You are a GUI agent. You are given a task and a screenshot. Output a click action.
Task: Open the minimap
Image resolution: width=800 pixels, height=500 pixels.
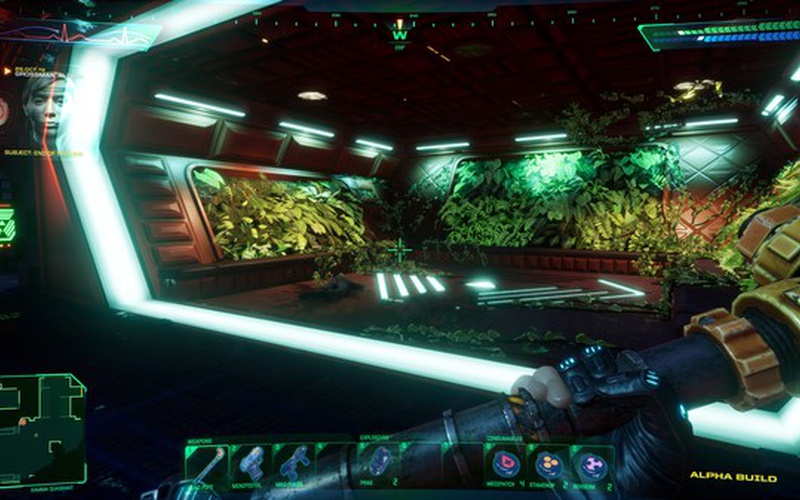42,416
